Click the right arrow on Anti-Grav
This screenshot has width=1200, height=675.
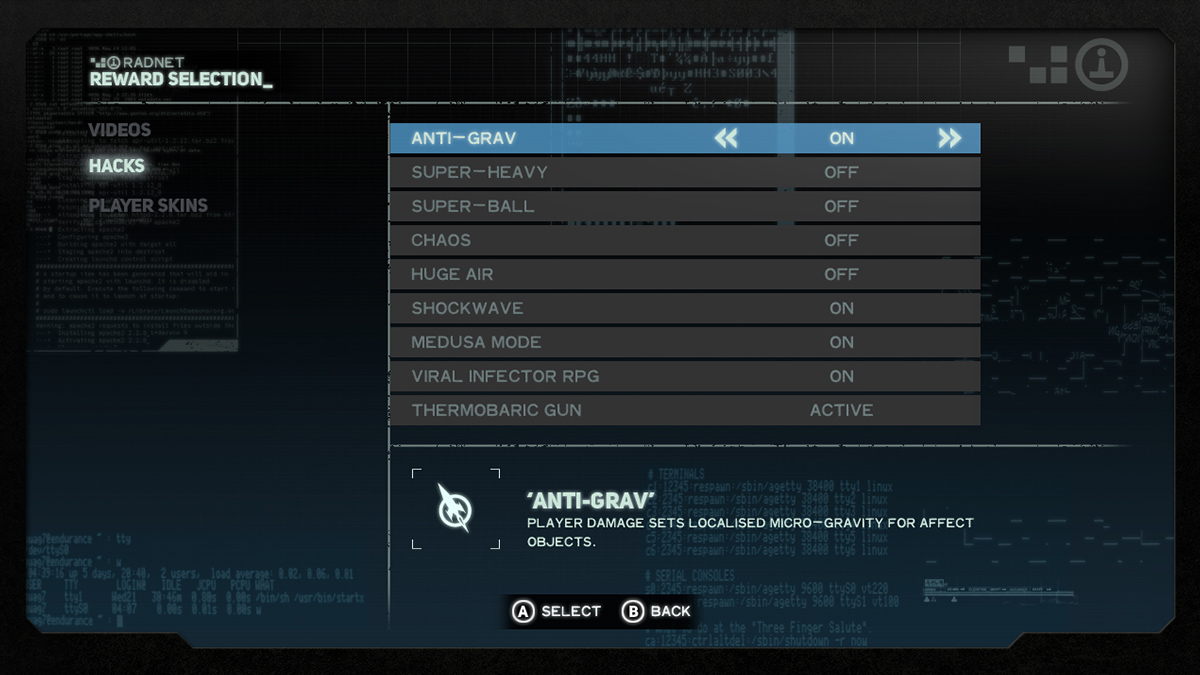coord(949,138)
